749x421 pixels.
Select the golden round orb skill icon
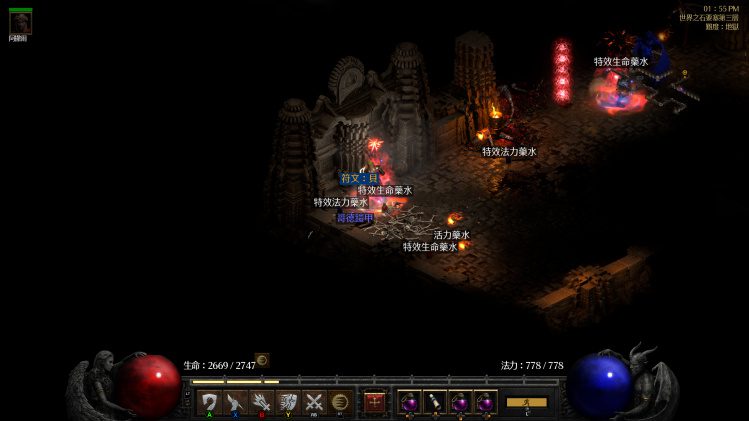(340, 402)
